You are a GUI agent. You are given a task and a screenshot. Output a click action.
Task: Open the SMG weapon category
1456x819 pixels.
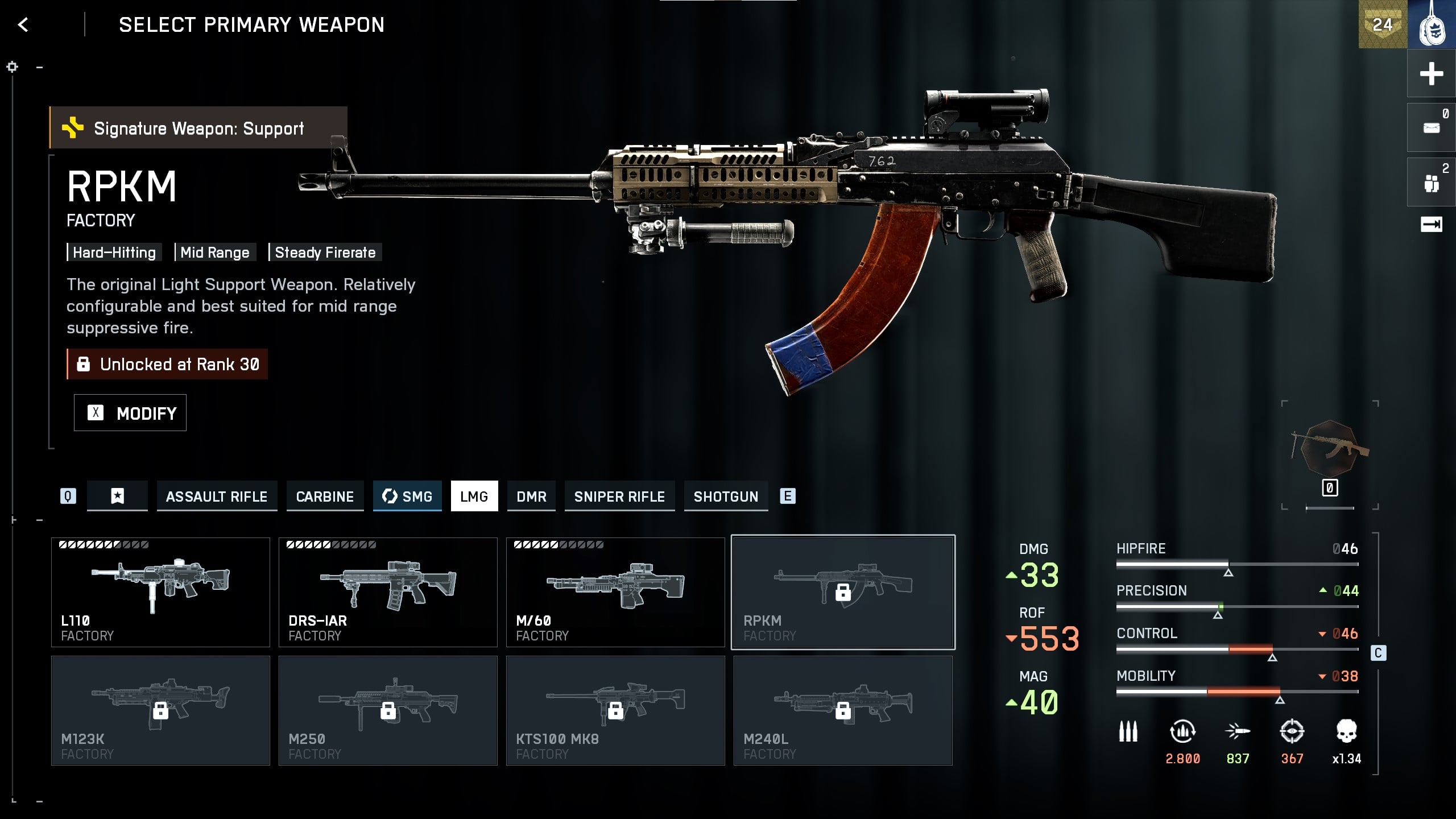tap(407, 497)
